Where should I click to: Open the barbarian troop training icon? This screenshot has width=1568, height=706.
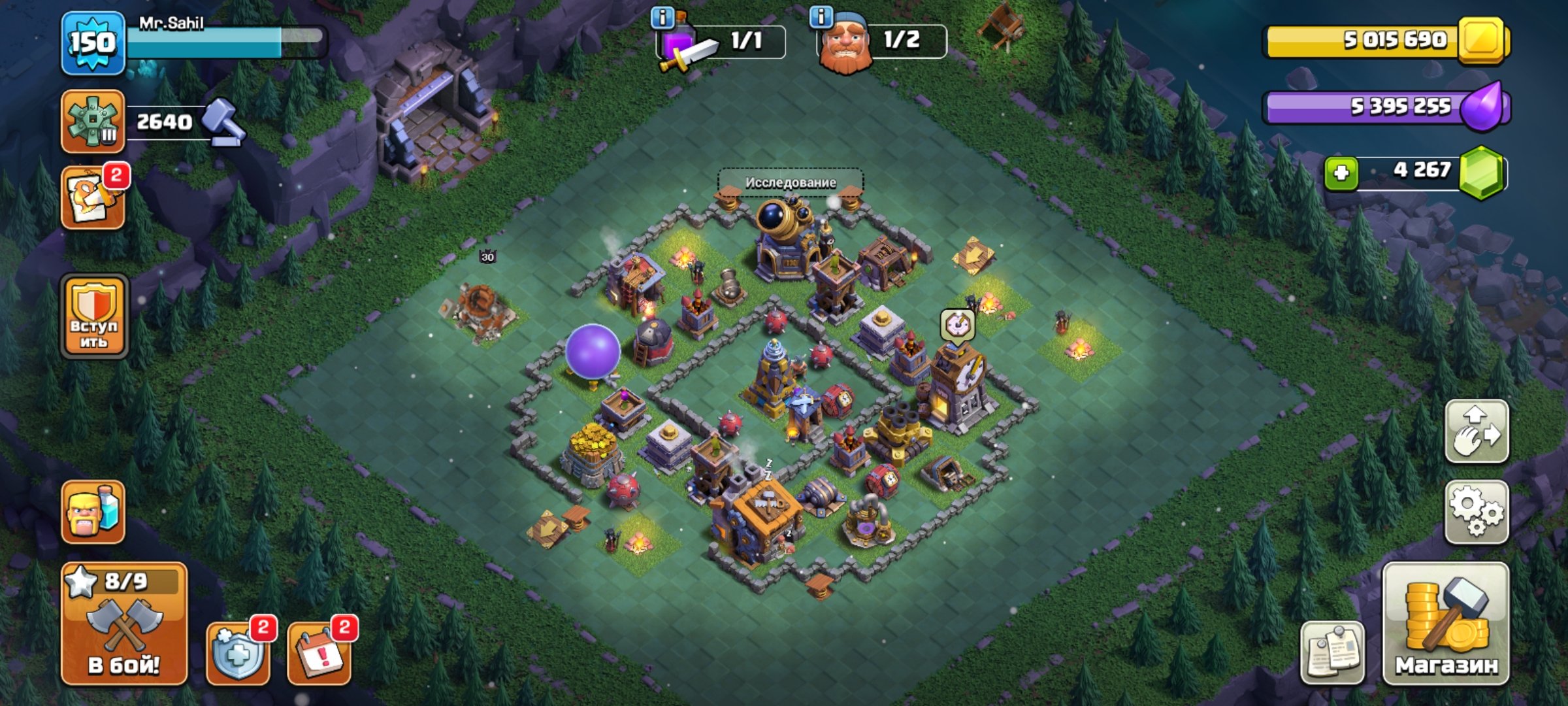(x=93, y=513)
